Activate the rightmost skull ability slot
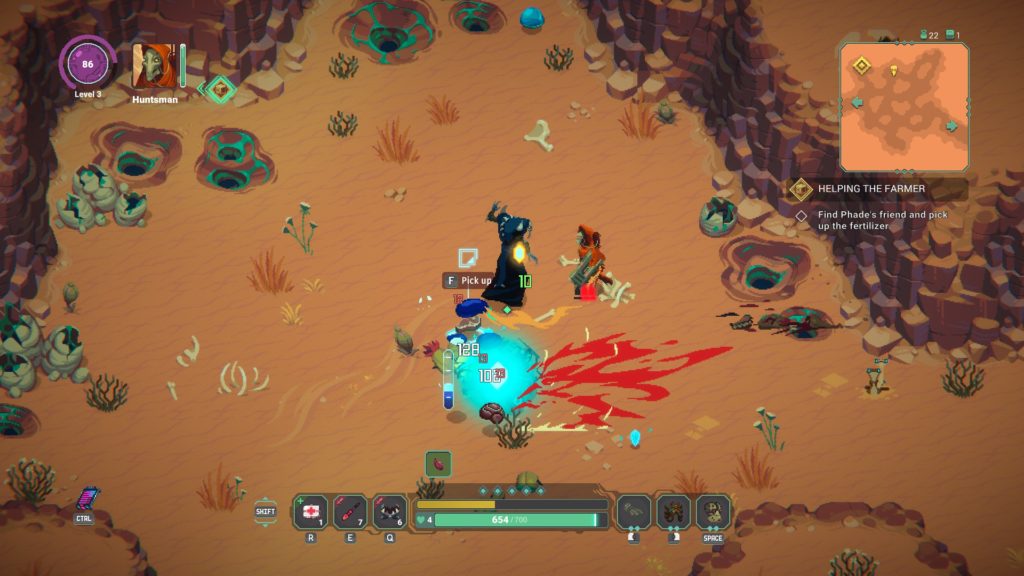Screen dimensions: 1024x576 [x=713, y=511]
